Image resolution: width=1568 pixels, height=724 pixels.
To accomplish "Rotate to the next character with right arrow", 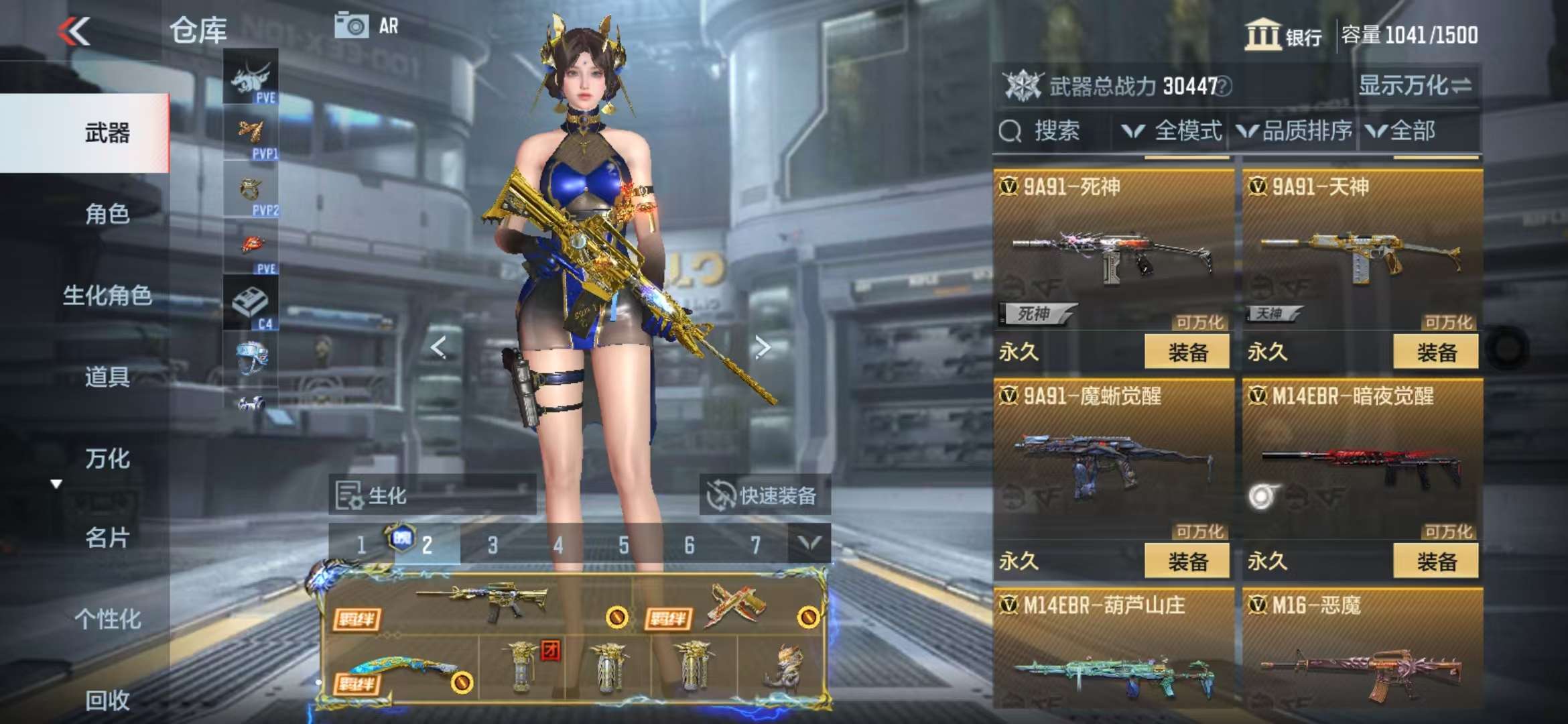I will (x=762, y=347).
